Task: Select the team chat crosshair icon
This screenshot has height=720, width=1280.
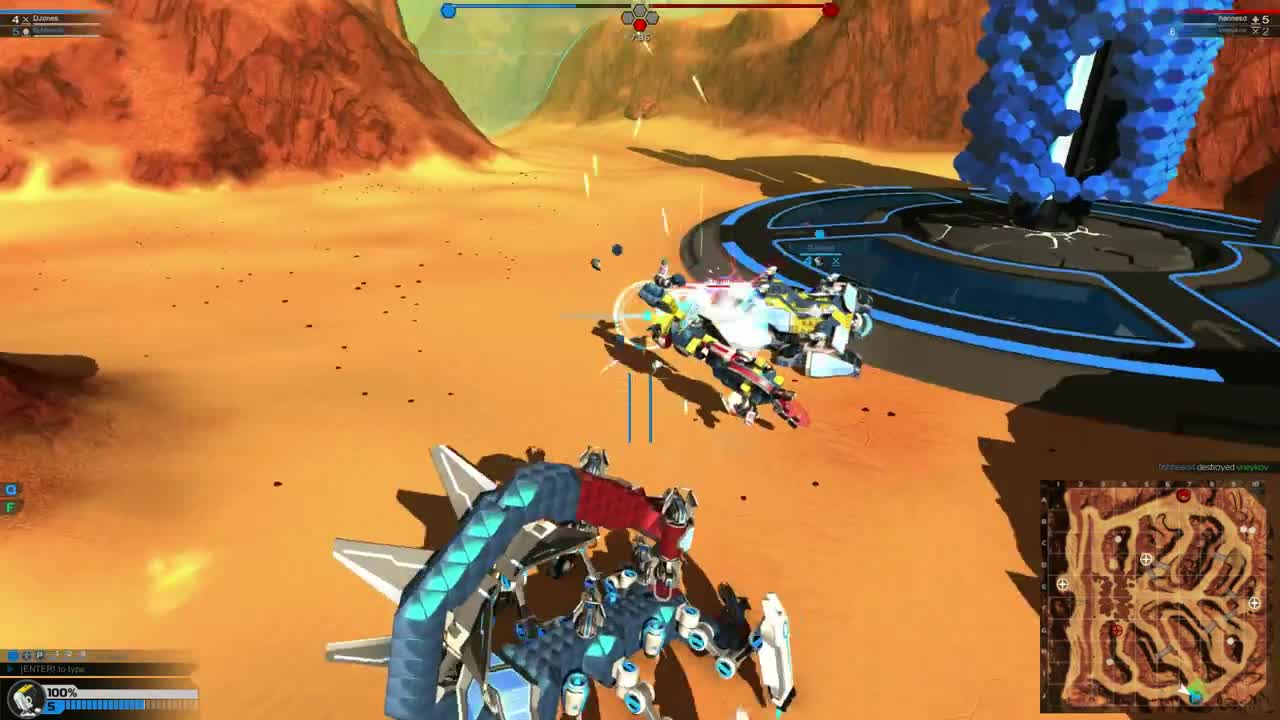Action: (x=26, y=655)
